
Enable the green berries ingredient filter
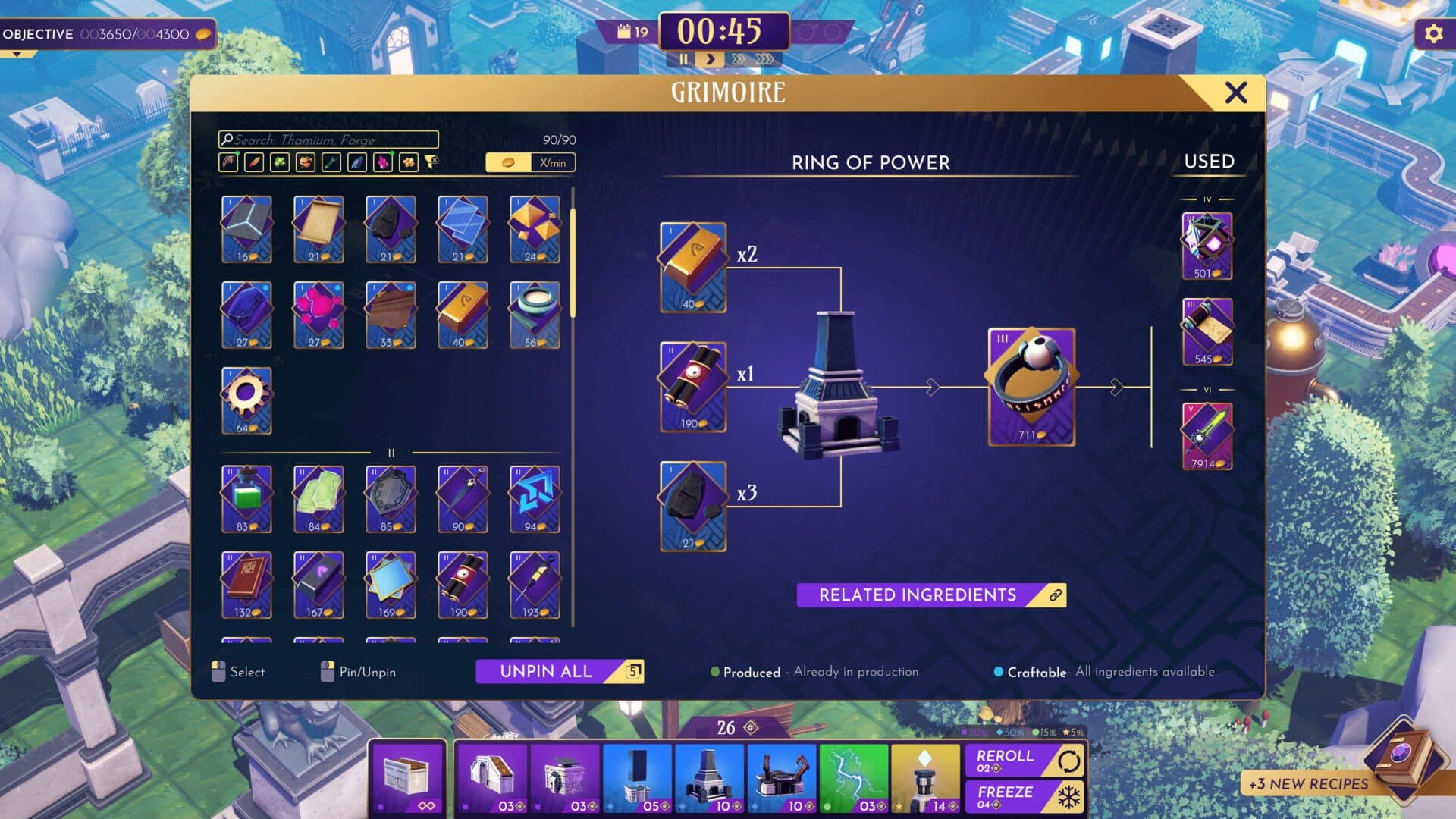(279, 162)
